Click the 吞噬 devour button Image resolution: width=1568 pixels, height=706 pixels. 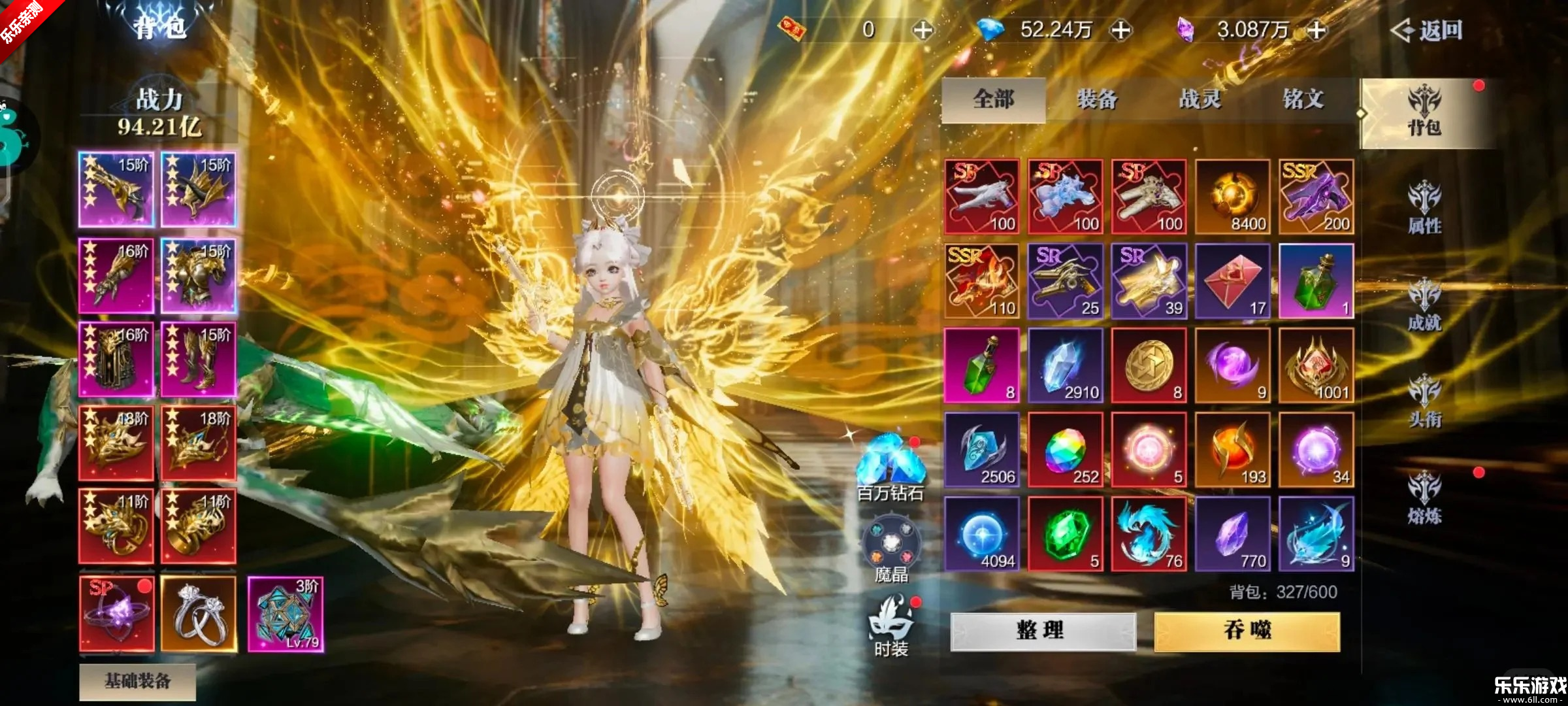(1247, 631)
